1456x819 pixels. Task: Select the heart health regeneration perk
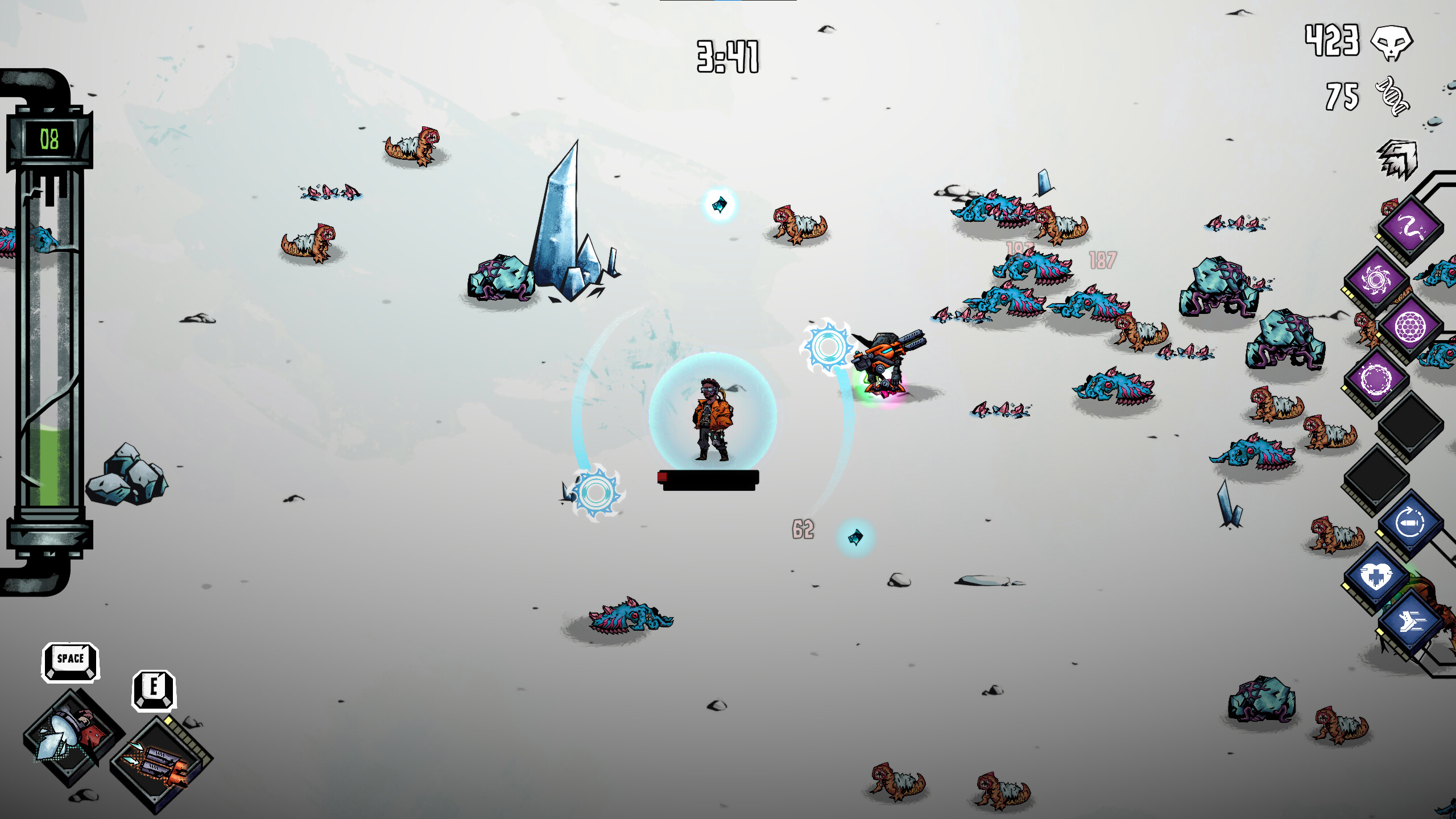(x=1377, y=576)
